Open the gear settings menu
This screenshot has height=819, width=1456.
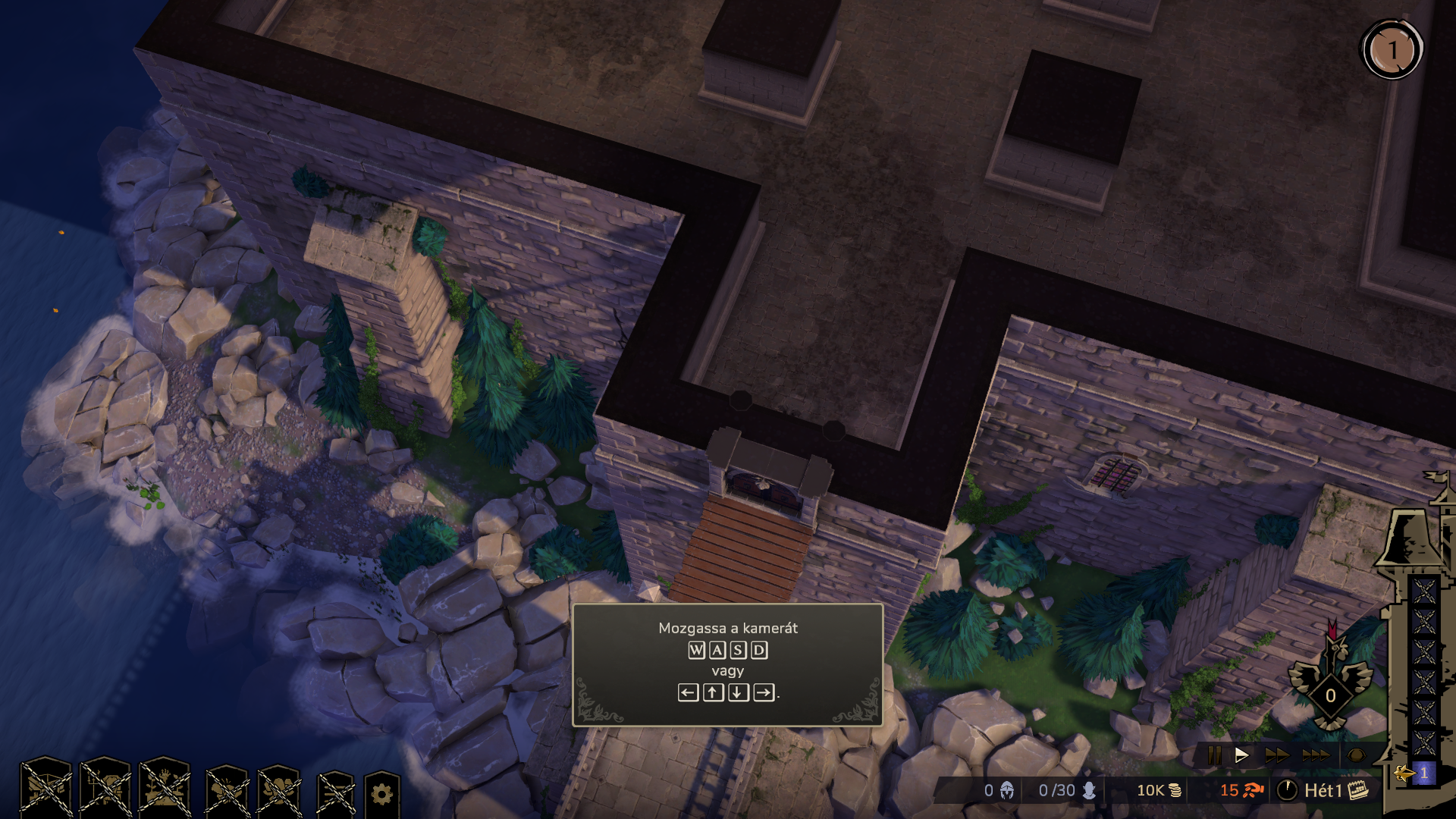(x=381, y=793)
